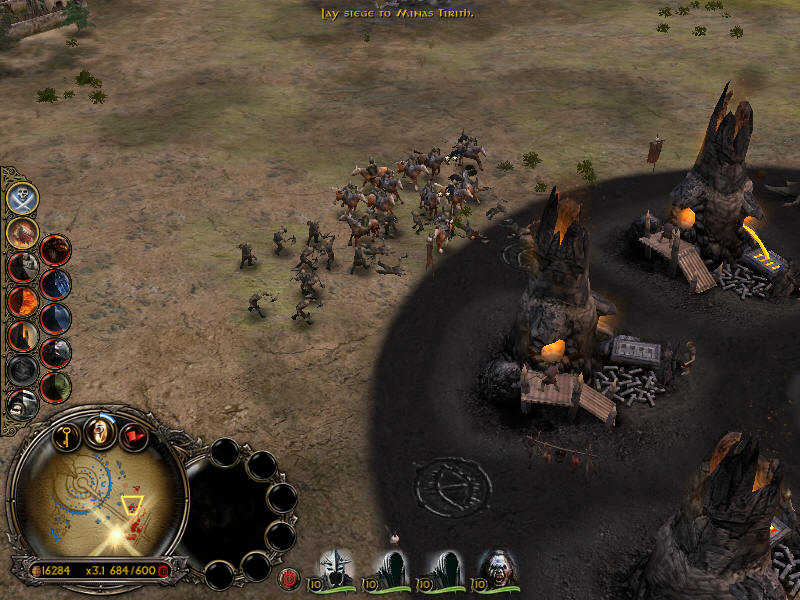This screenshot has width=800, height=600.
Task: Click the red flag button above minimap
Action: [133, 436]
